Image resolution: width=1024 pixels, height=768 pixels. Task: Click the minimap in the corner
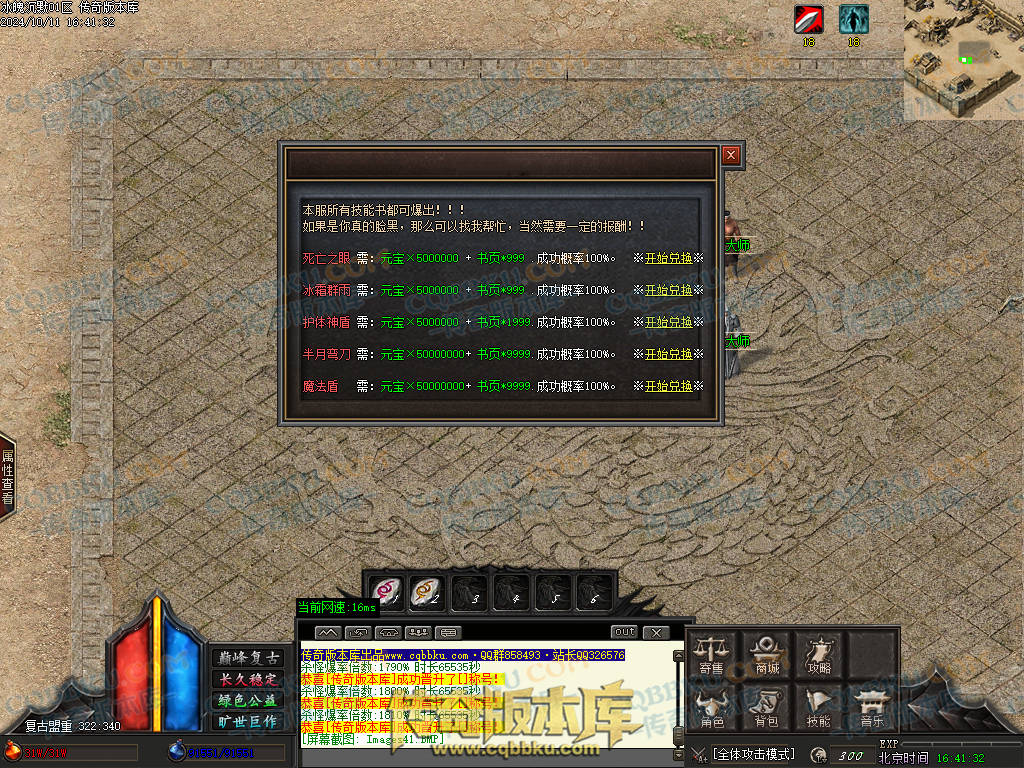[x=963, y=60]
